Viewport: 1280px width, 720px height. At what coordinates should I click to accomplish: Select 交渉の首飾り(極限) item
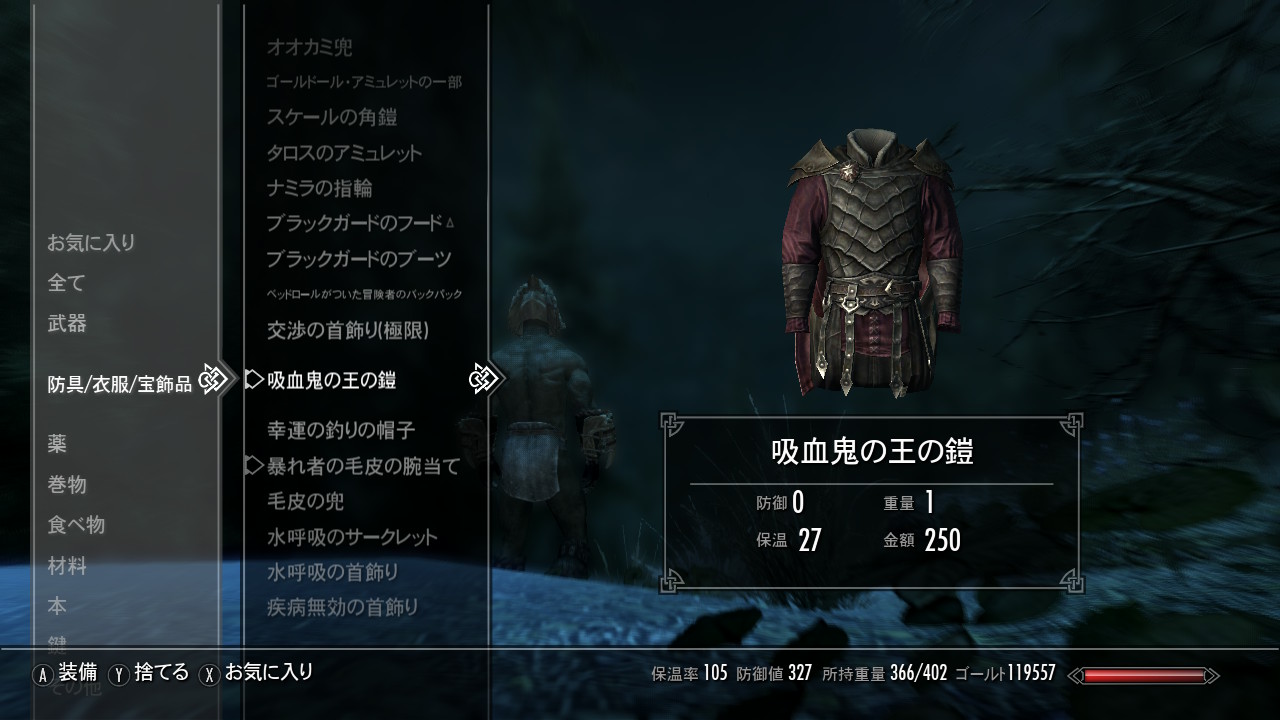coord(347,329)
